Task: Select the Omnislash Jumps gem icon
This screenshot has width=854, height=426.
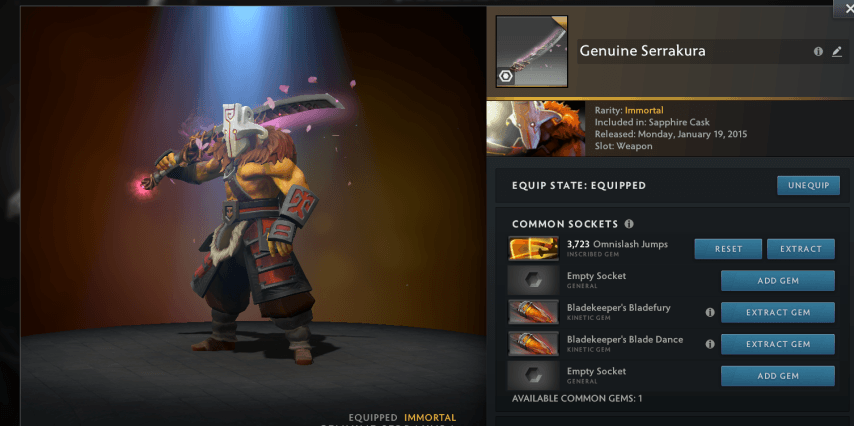Action: pos(533,249)
